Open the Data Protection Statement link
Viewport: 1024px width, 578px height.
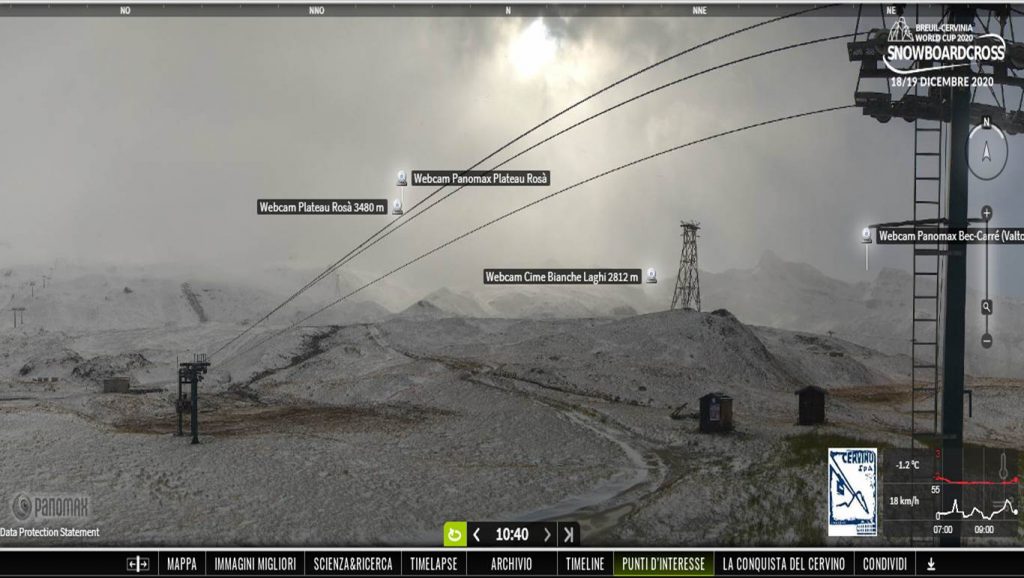[50, 532]
